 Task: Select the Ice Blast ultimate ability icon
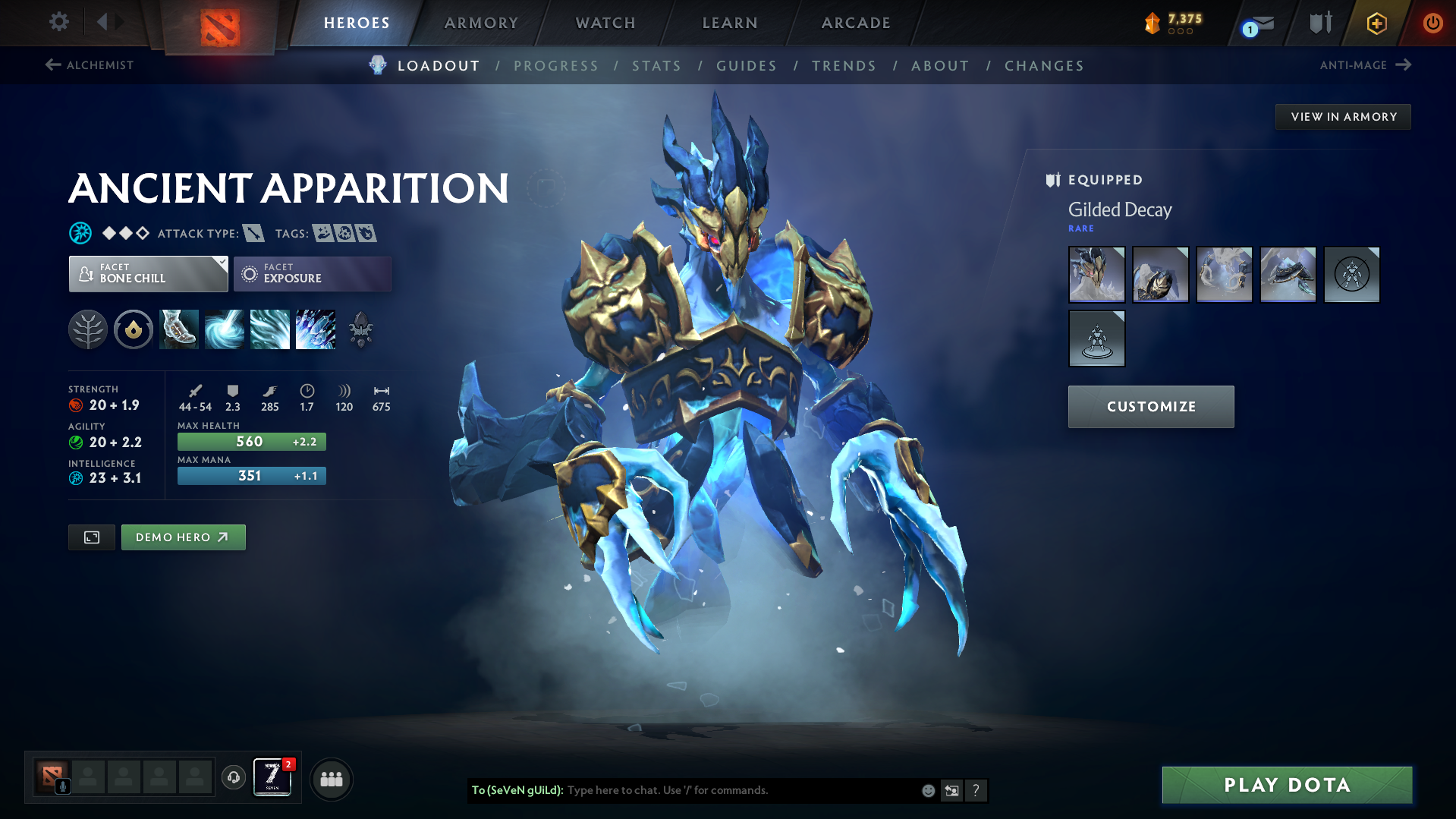point(316,329)
